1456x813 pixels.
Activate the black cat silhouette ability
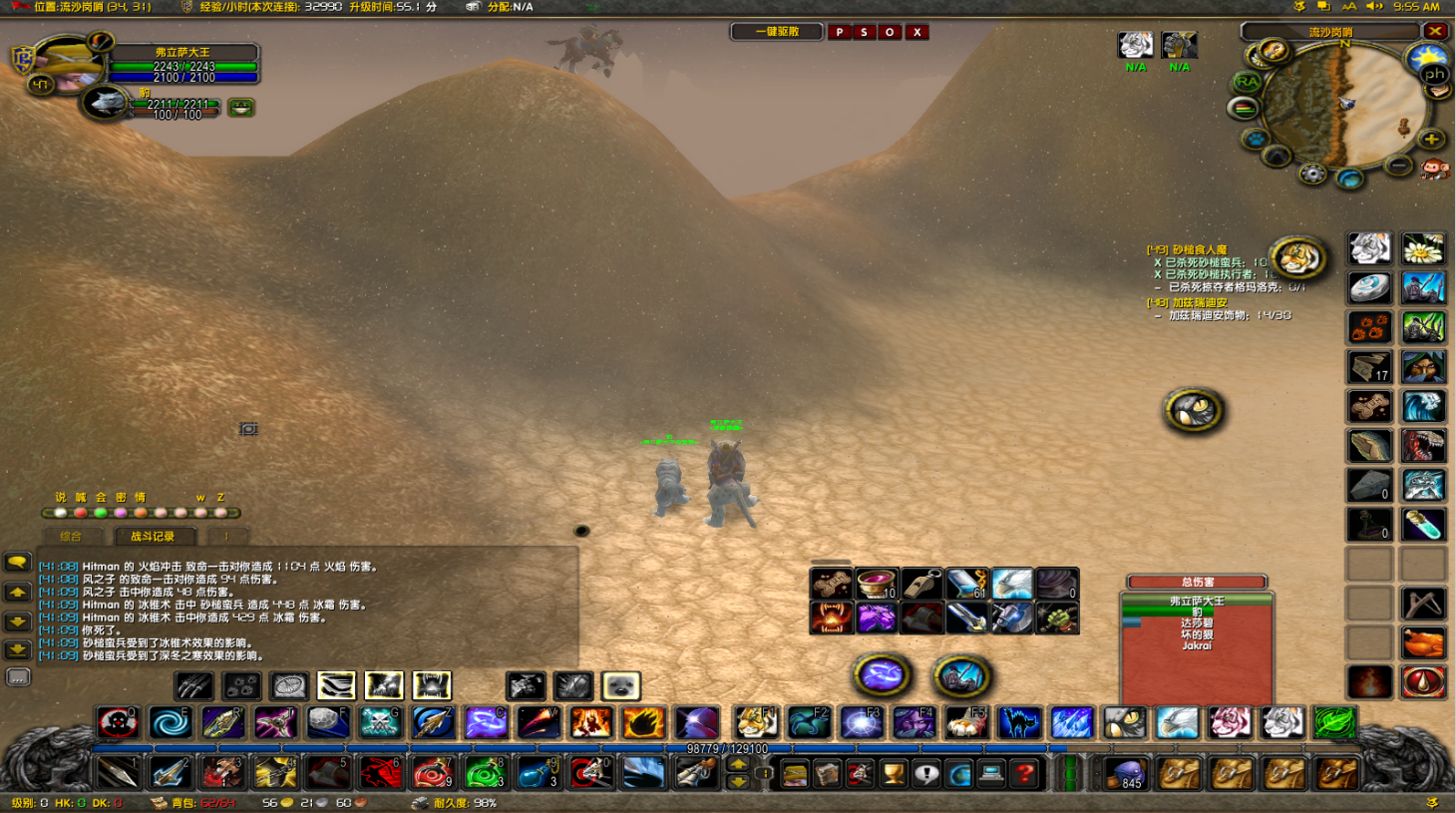1018,722
